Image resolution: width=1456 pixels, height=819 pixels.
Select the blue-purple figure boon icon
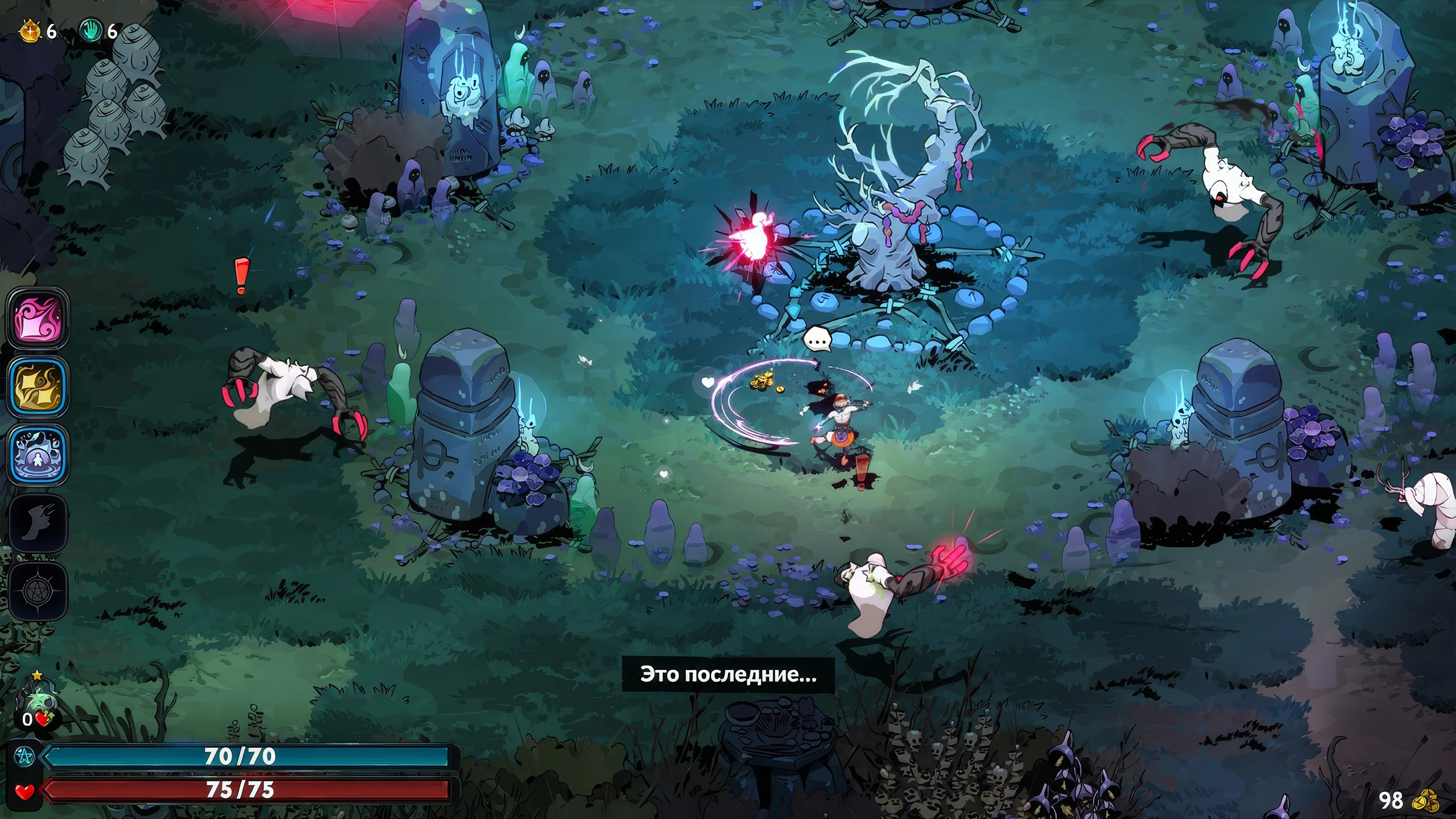[38, 454]
